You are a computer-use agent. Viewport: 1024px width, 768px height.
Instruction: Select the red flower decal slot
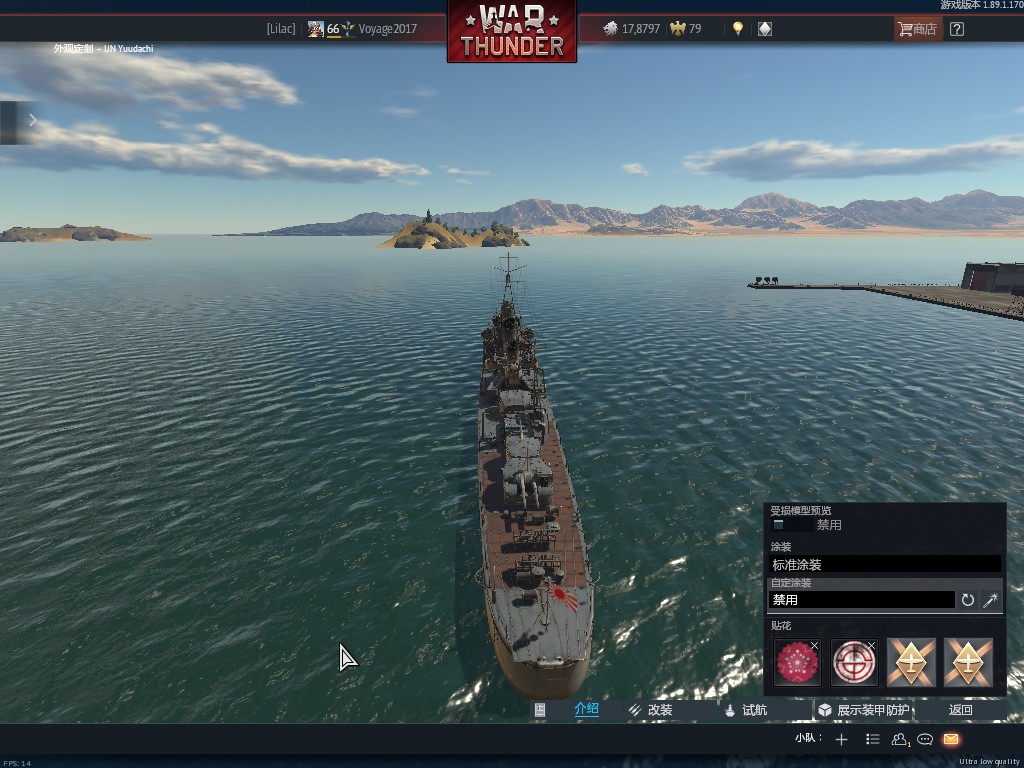point(797,663)
